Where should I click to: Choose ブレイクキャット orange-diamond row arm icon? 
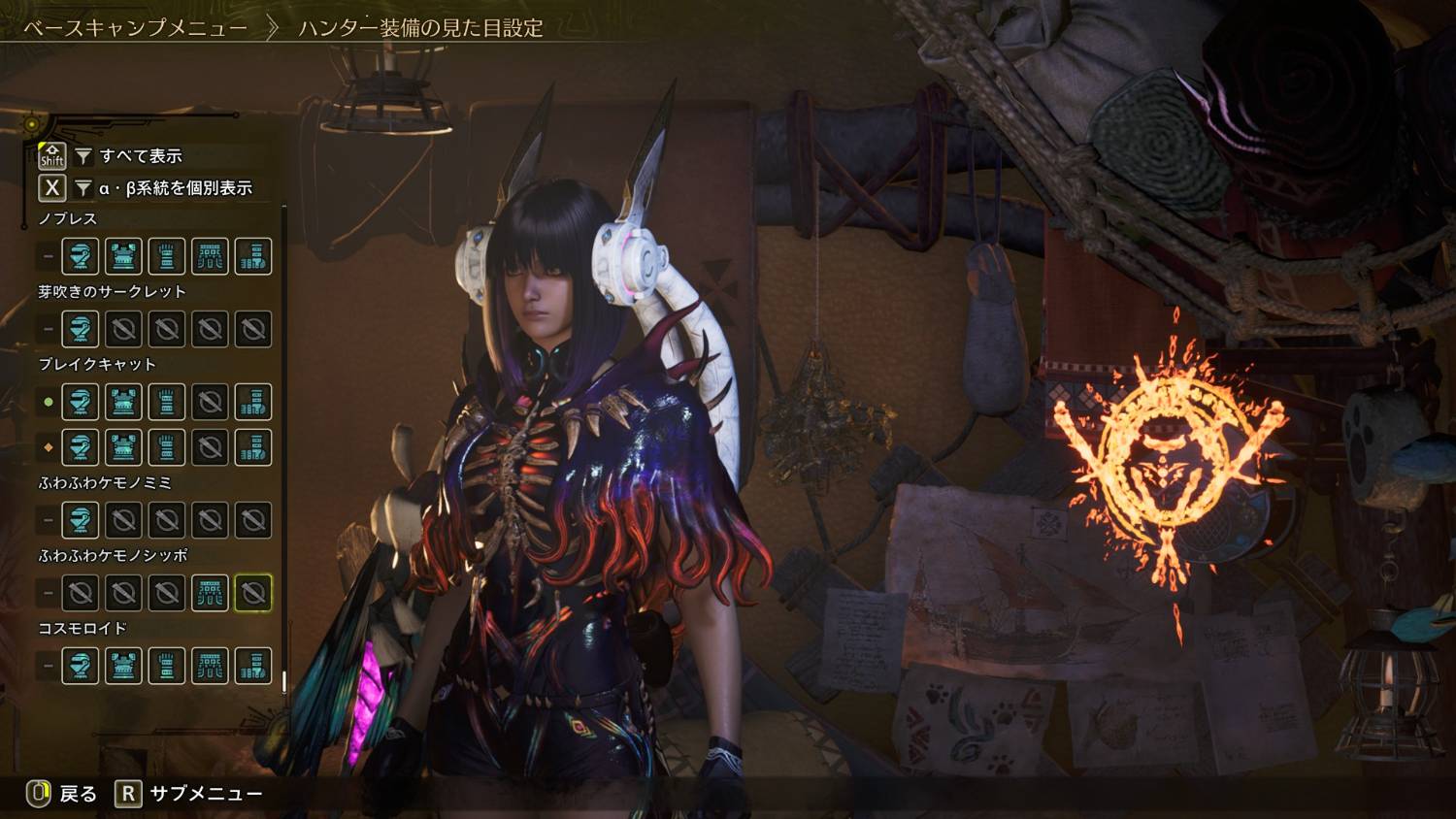point(167,447)
